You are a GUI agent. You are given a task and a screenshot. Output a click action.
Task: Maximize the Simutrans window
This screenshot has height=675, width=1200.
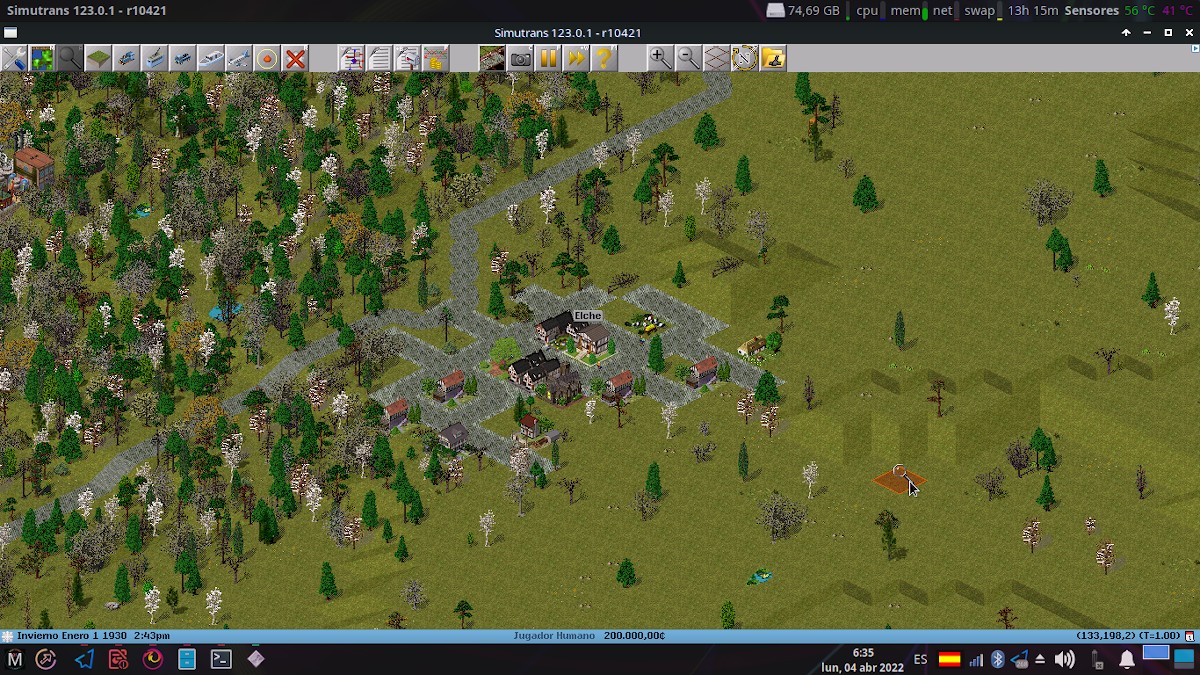1168,33
